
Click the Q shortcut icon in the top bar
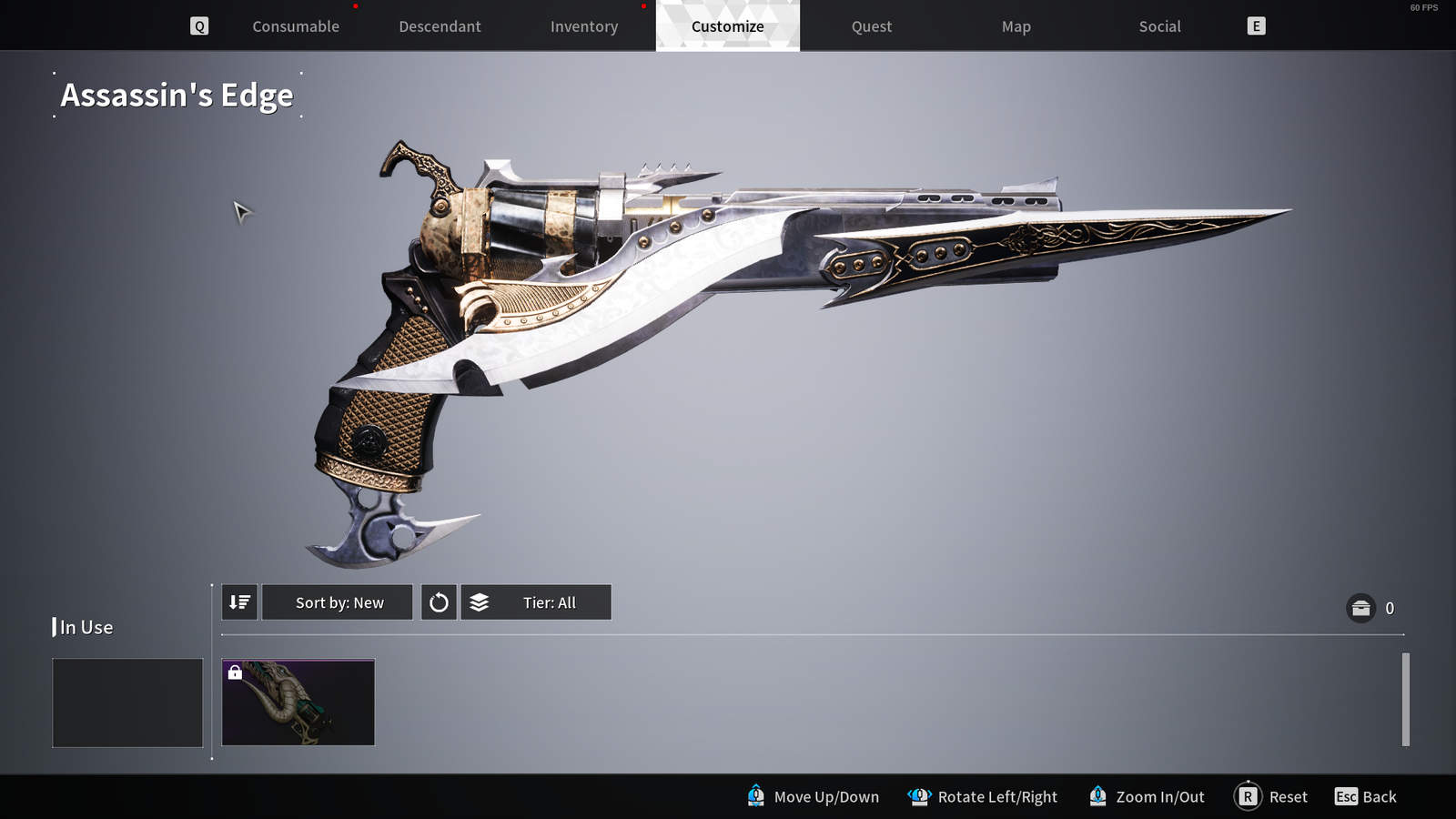point(197,25)
